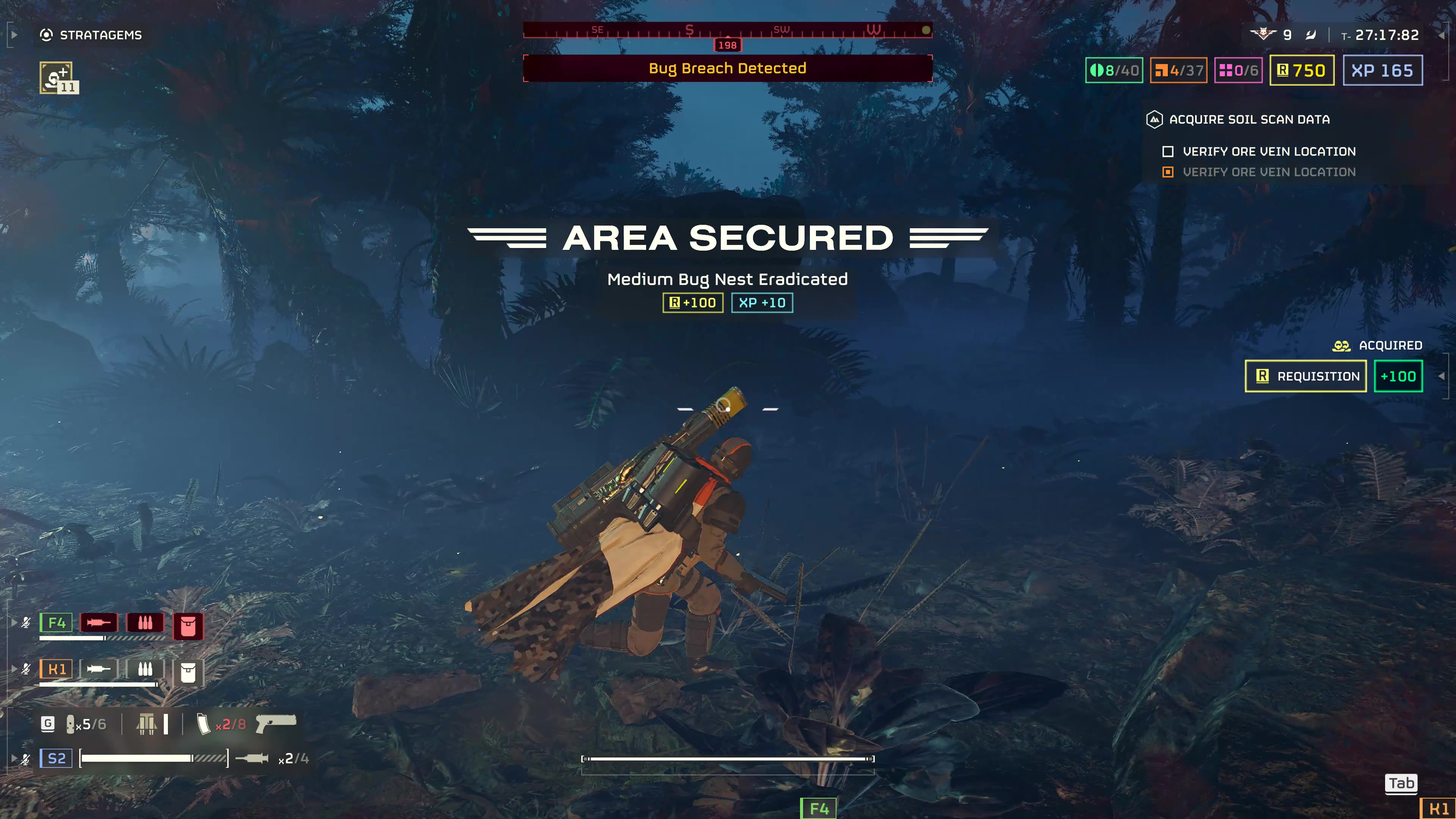
Task: Tick the unchecked Verify Ore Vein Location box
Action: (1168, 152)
